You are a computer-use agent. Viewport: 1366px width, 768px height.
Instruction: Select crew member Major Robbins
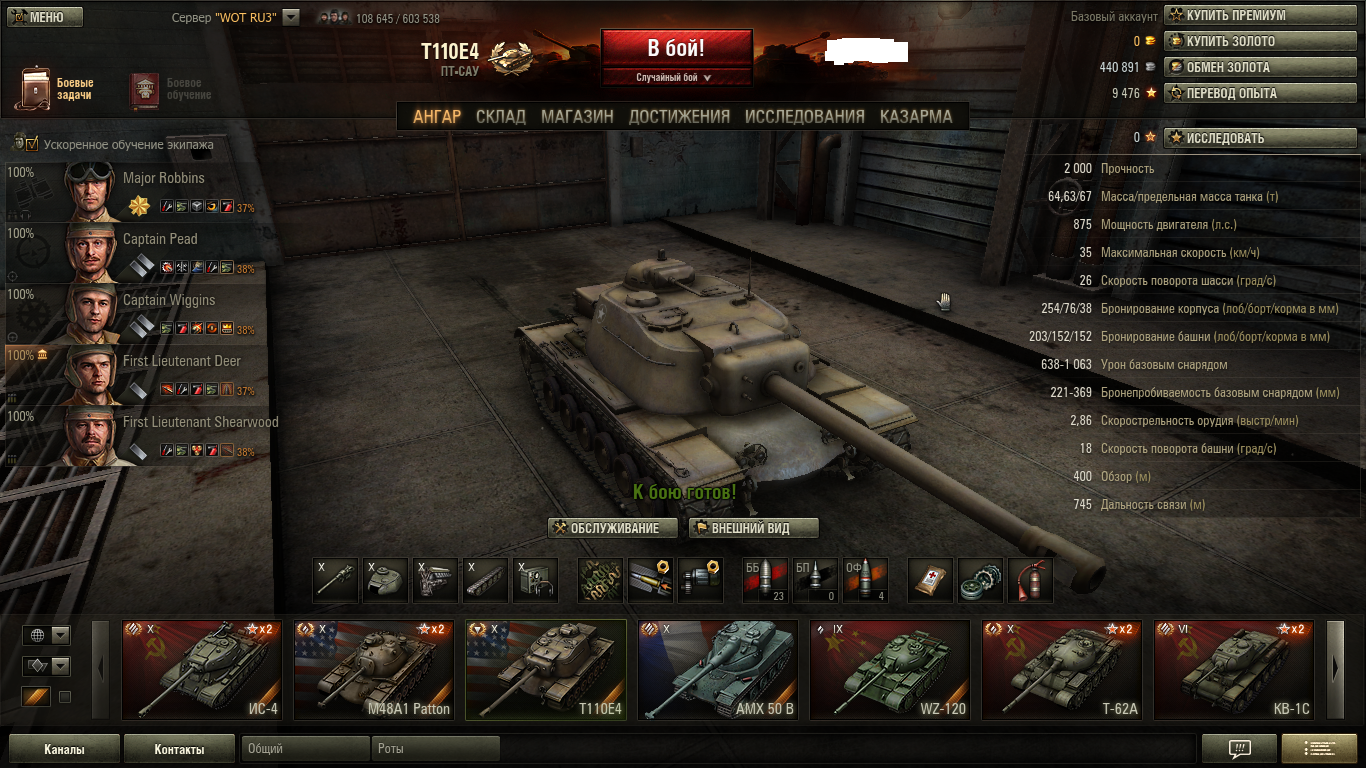[x=135, y=191]
